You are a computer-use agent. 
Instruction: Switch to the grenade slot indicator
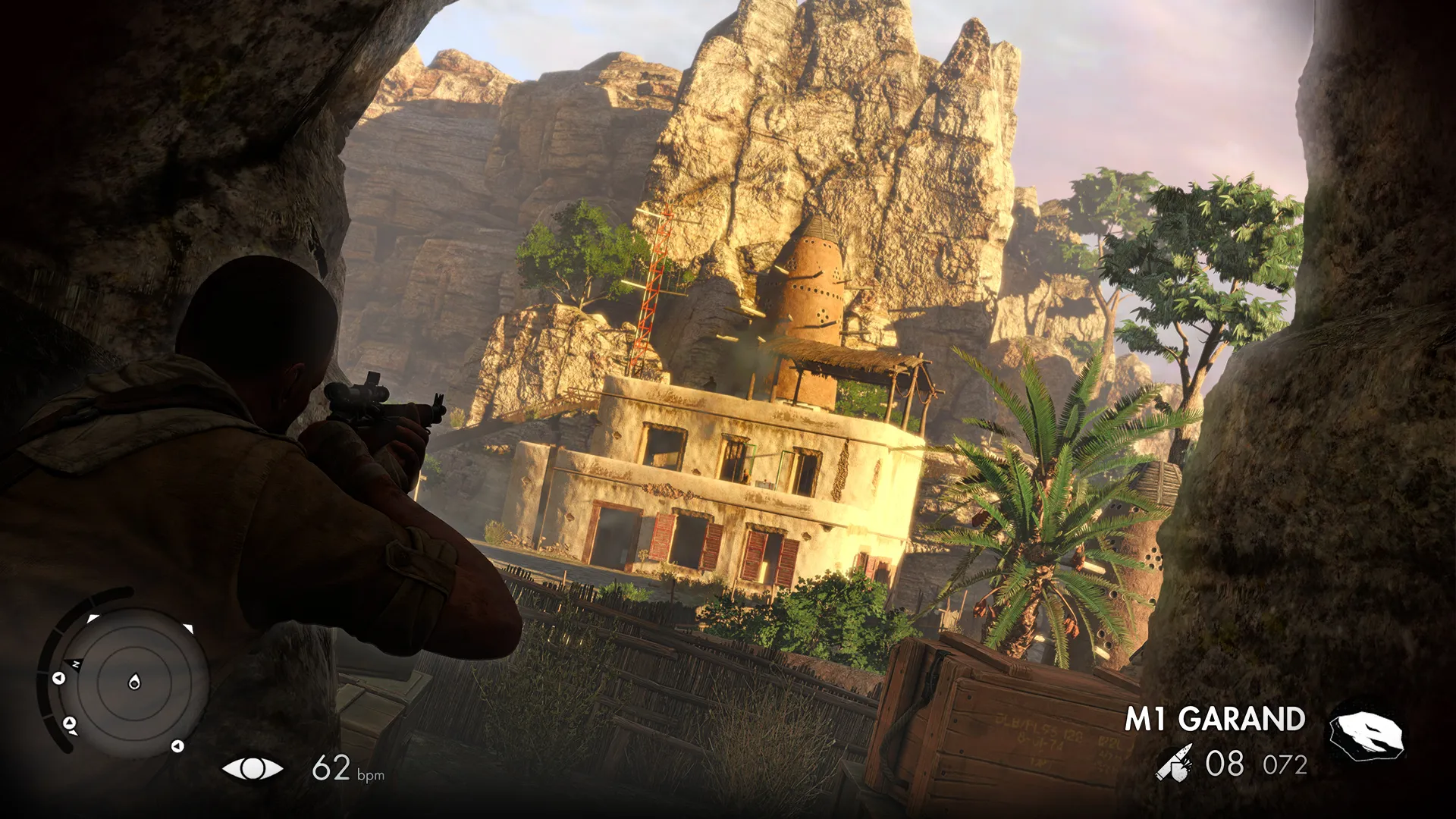click(x=1366, y=730)
